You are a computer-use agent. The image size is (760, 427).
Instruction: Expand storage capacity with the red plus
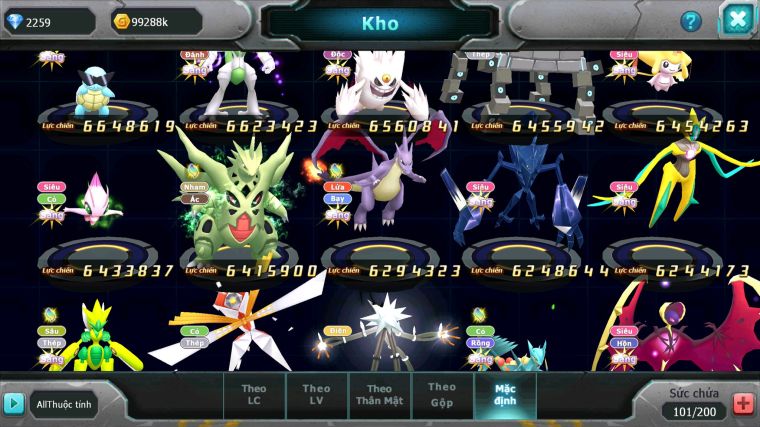[x=743, y=403]
